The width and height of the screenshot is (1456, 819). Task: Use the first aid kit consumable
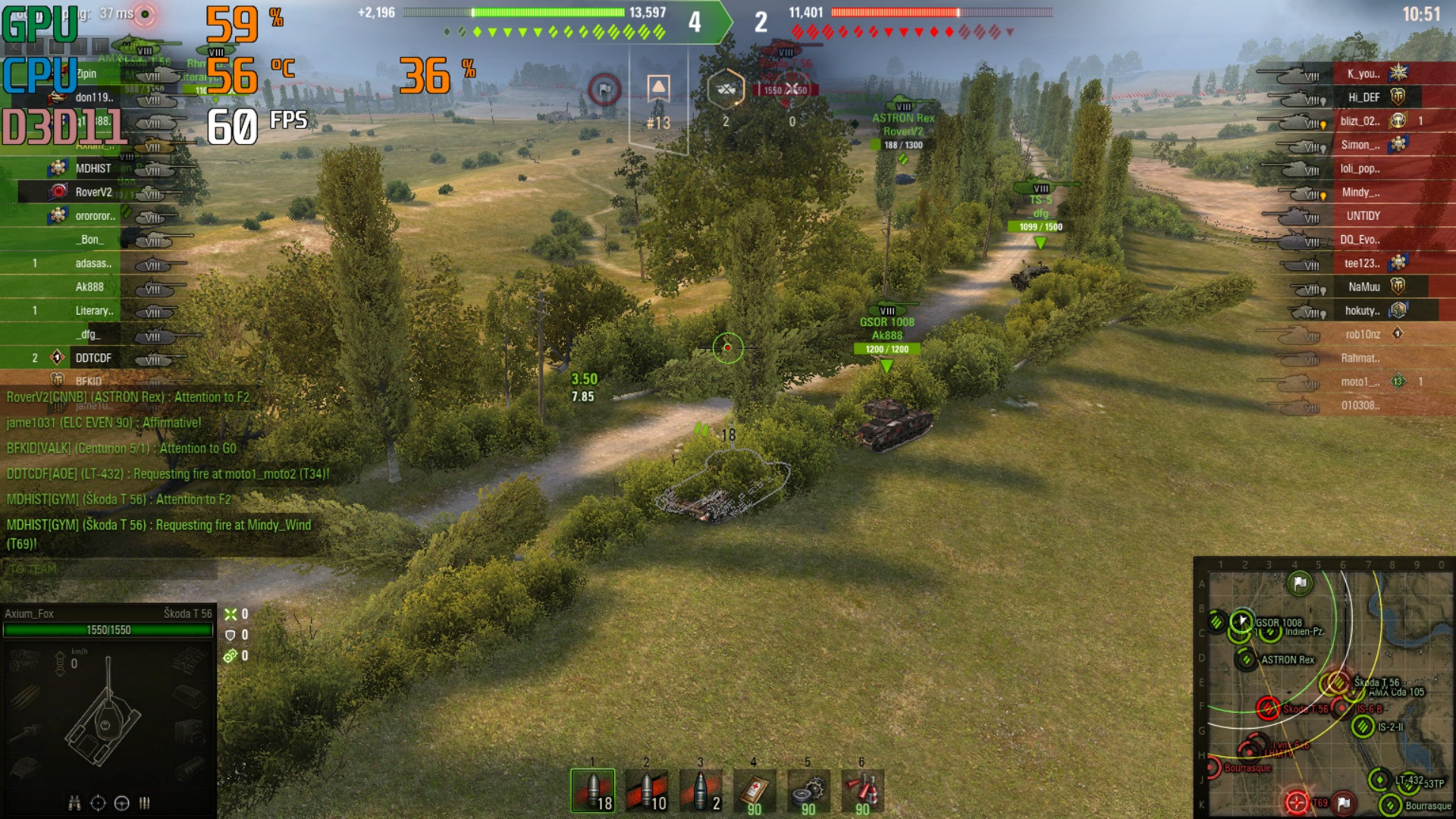[x=754, y=791]
